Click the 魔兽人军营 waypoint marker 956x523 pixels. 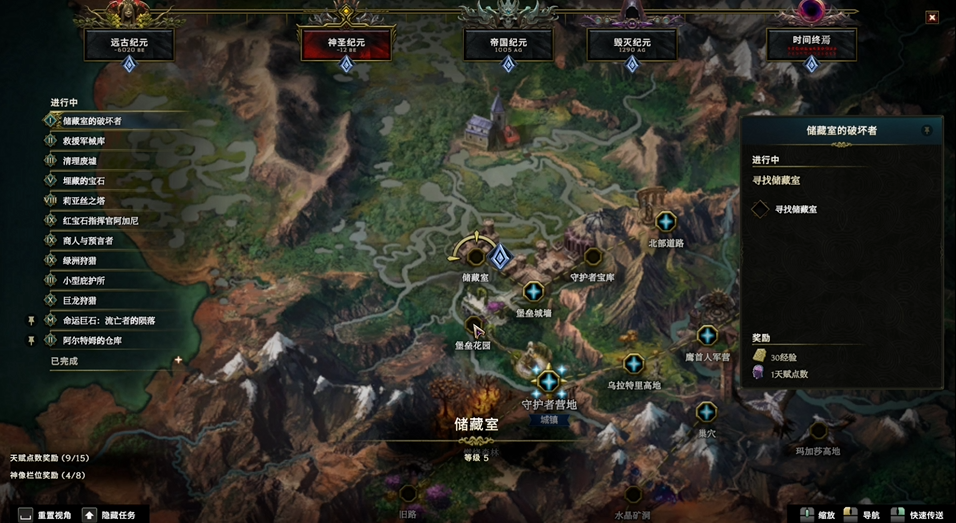click(707, 335)
